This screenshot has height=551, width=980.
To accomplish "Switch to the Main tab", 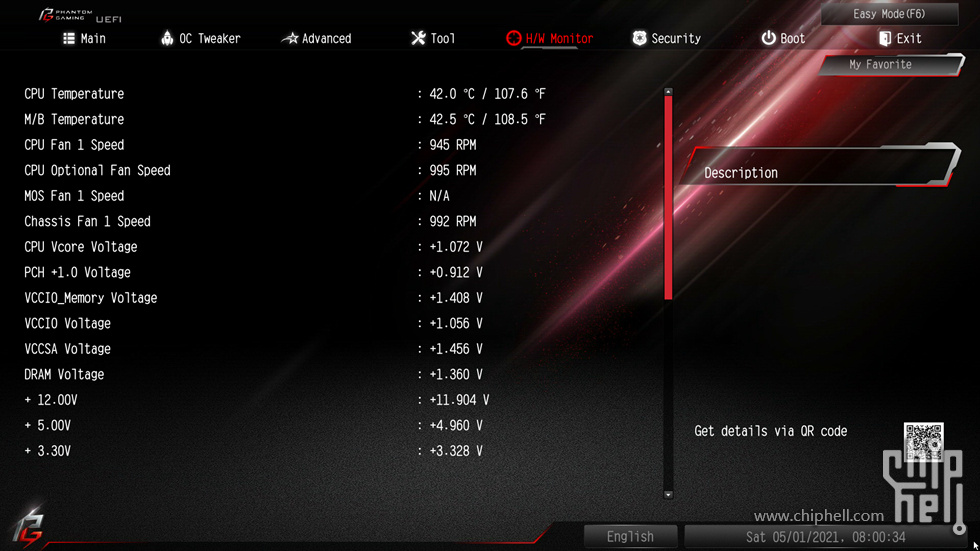I will [x=84, y=38].
